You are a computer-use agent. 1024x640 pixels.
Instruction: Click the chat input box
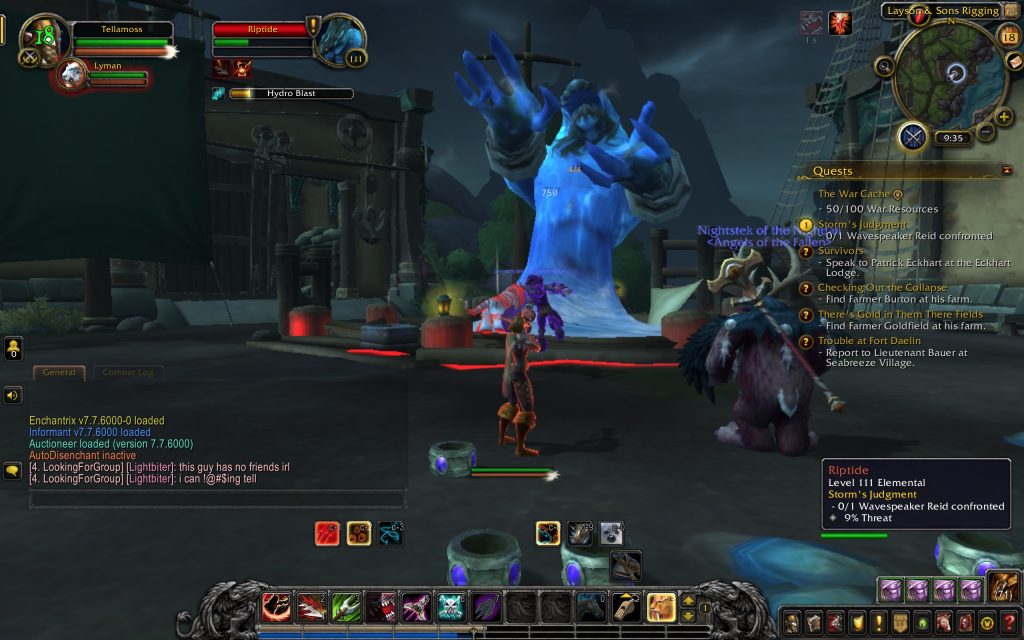(216, 498)
